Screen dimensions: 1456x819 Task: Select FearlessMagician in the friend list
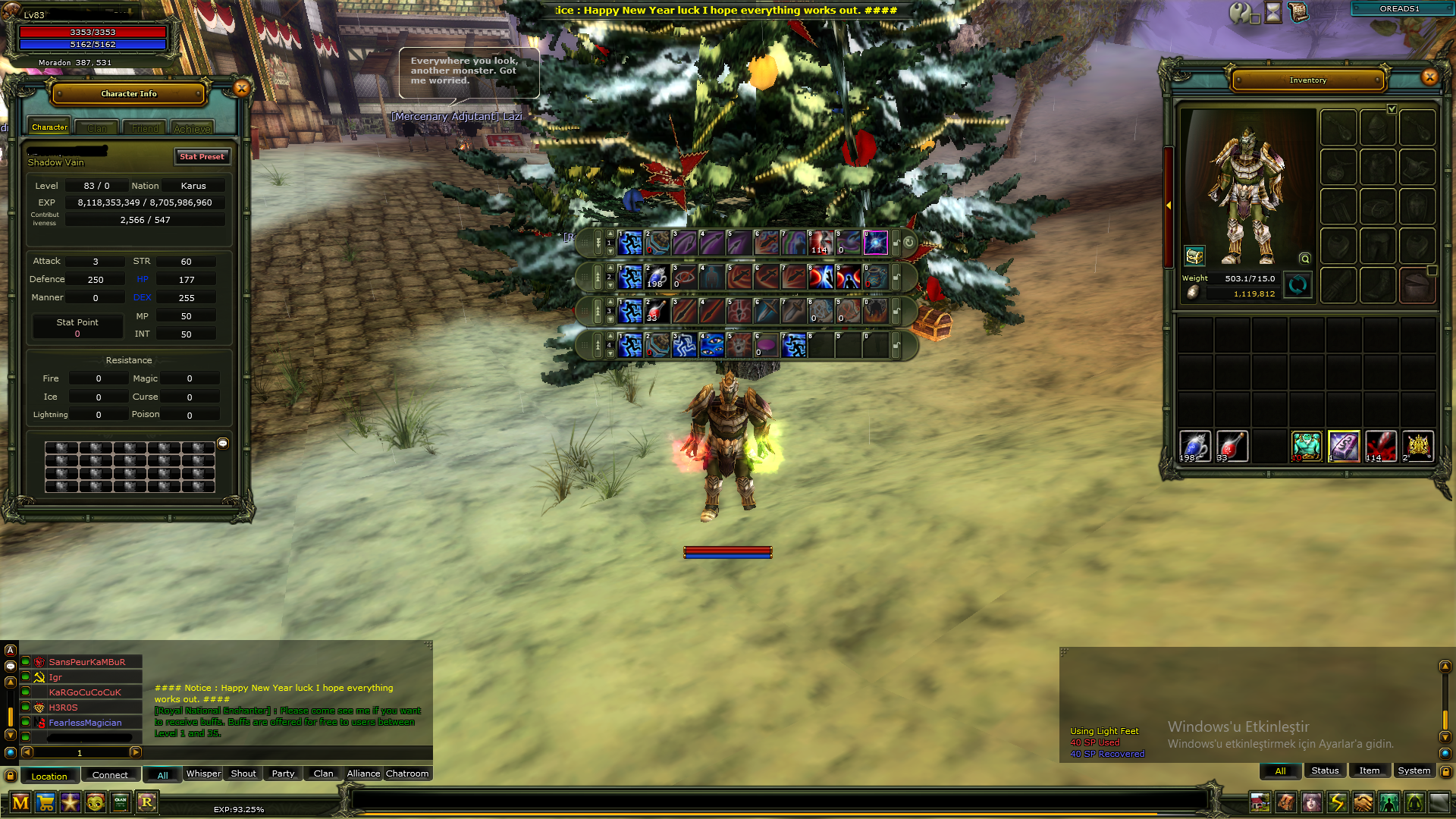(x=84, y=723)
